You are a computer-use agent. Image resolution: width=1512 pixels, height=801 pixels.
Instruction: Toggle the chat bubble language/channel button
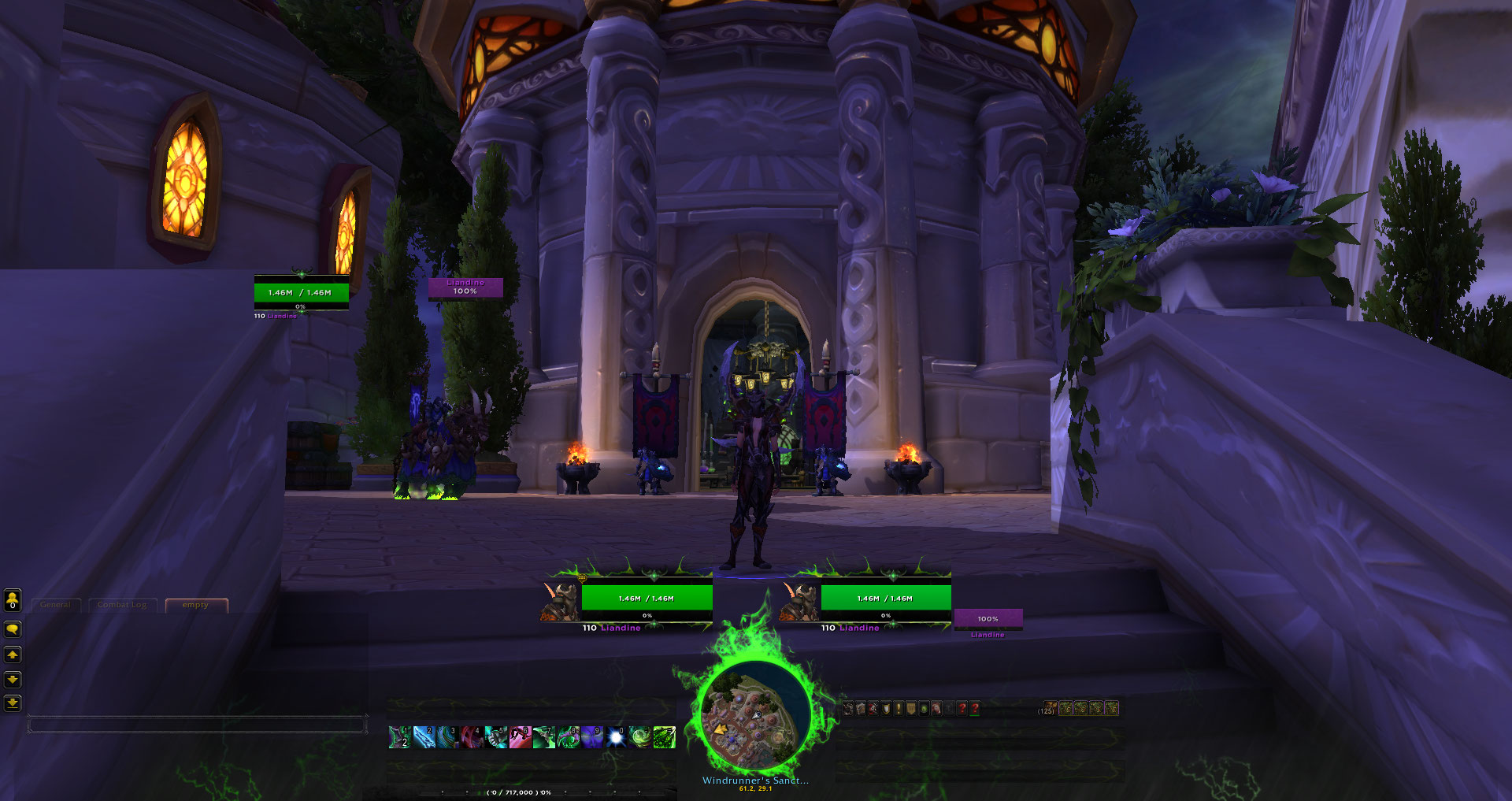pyautogui.click(x=11, y=629)
